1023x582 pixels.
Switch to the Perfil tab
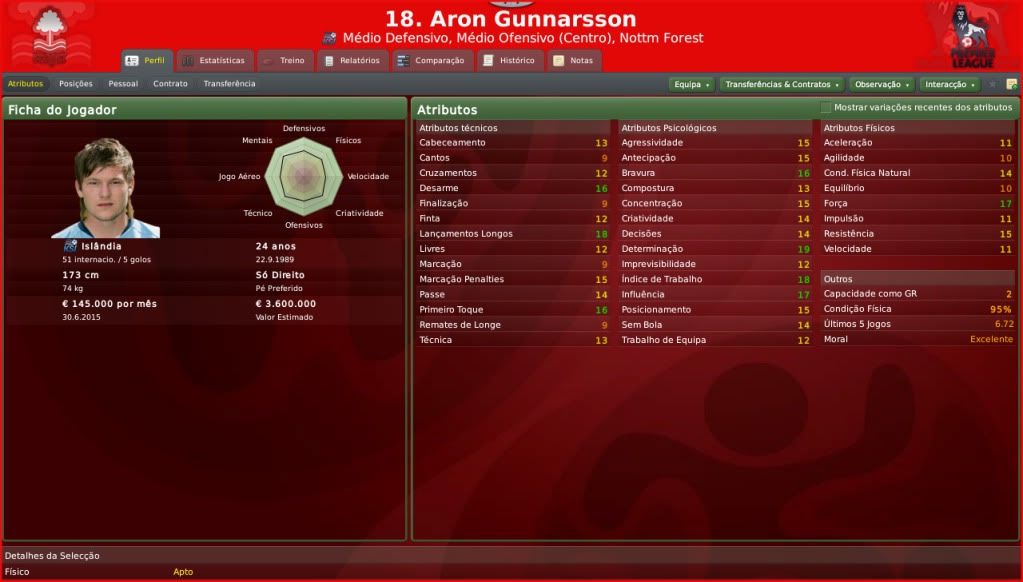(x=146, y=60)
